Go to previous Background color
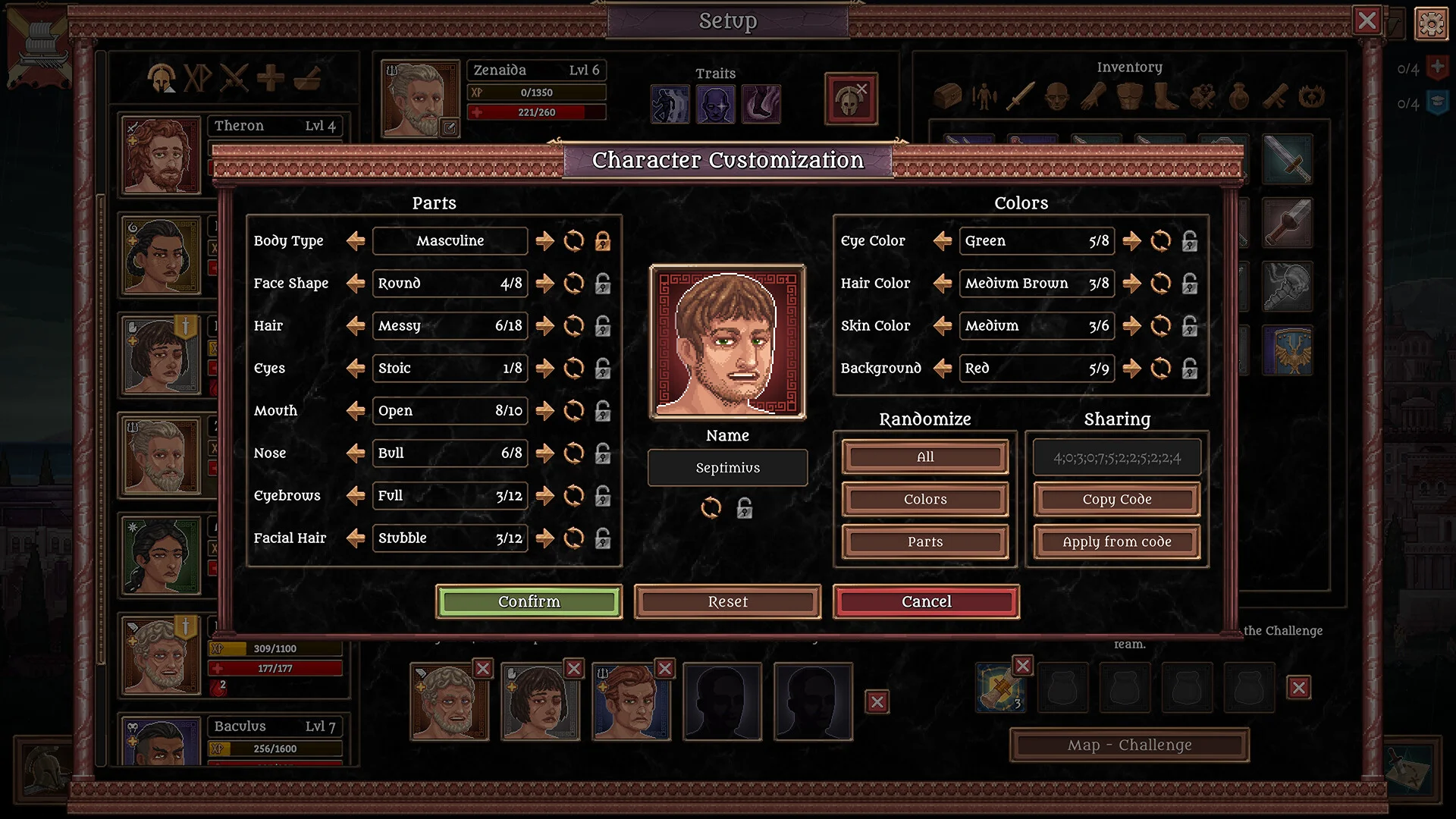This screenshot has width=1456, height=819. click(x=942, y=369)
